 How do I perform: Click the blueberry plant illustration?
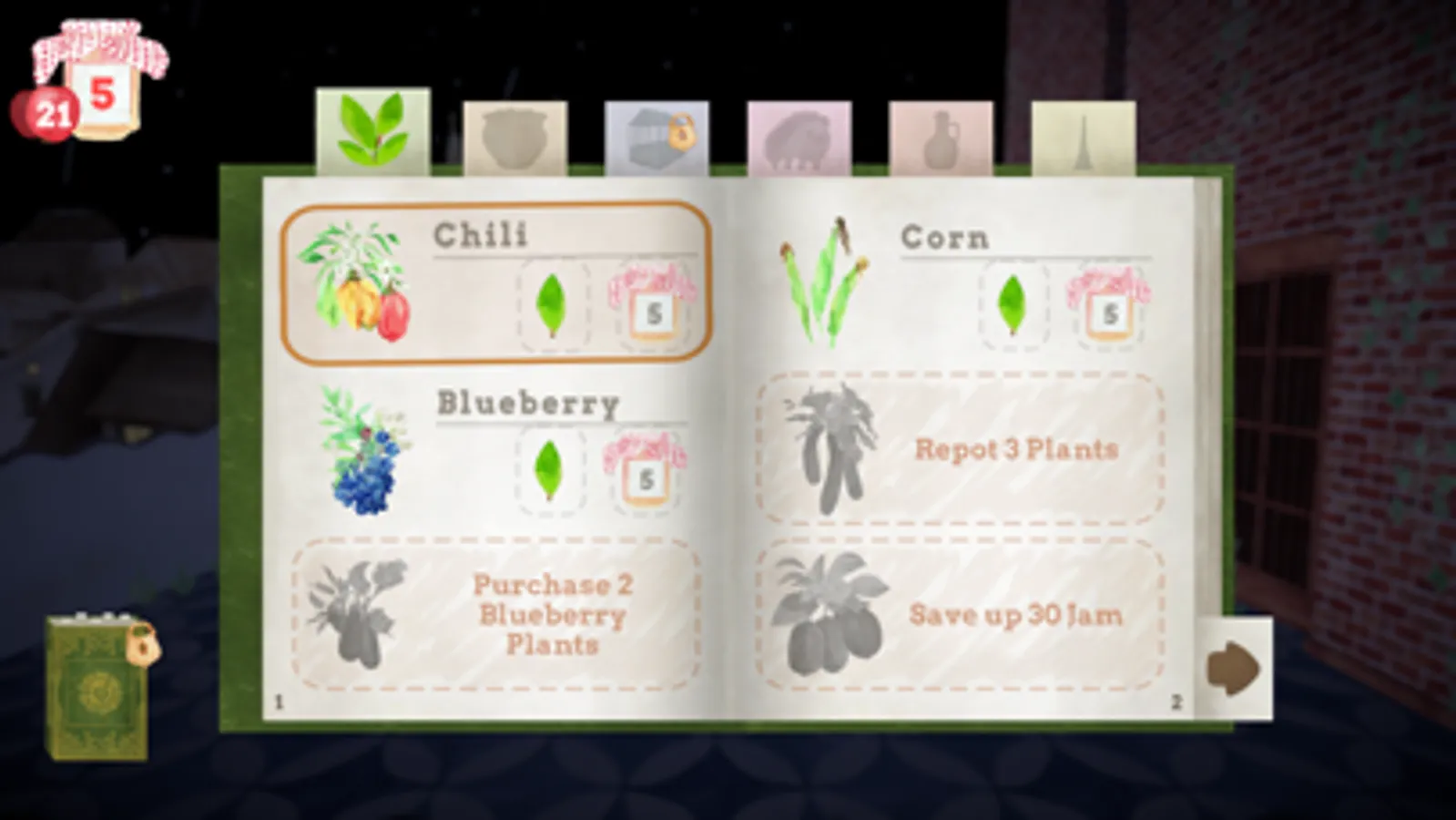coord(361,452)
